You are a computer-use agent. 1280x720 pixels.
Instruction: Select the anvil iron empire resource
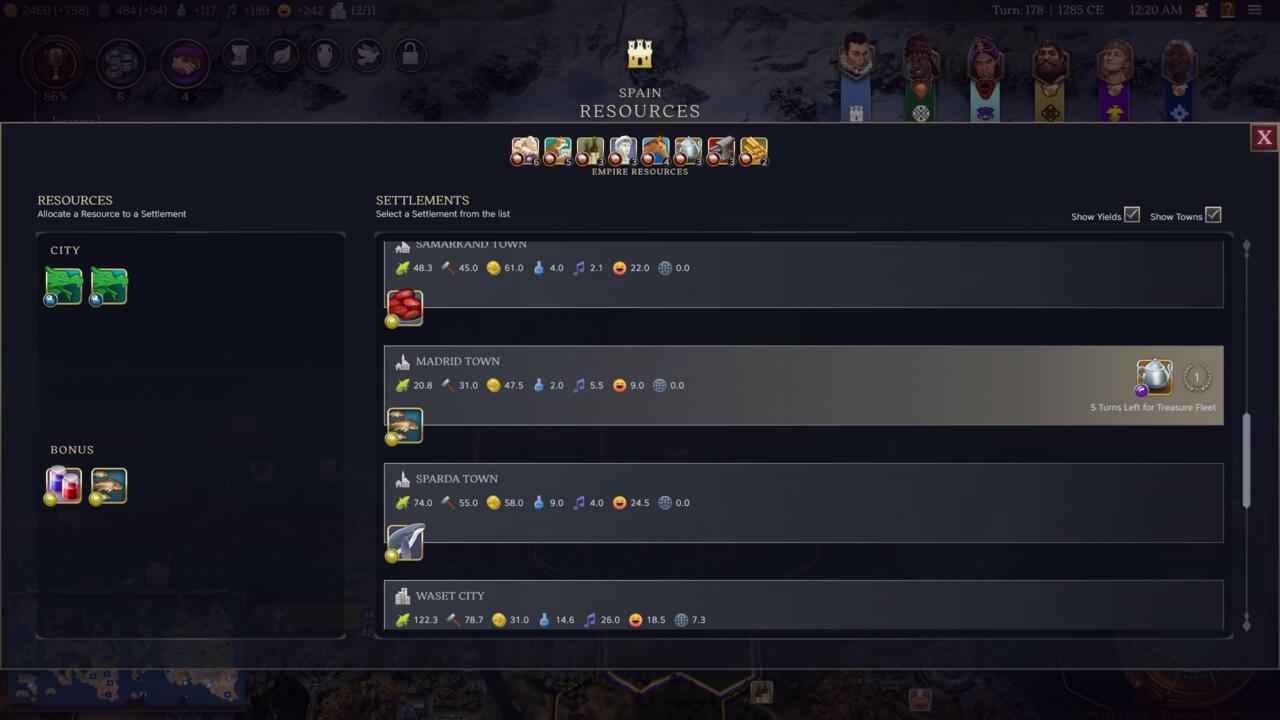[721, 150]
